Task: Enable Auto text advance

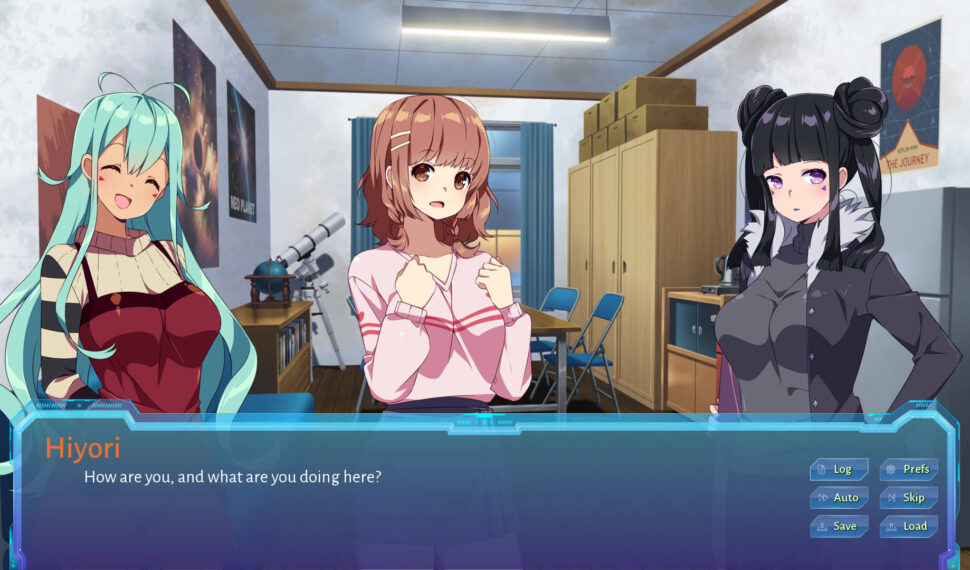Action: tap(839, 497)
